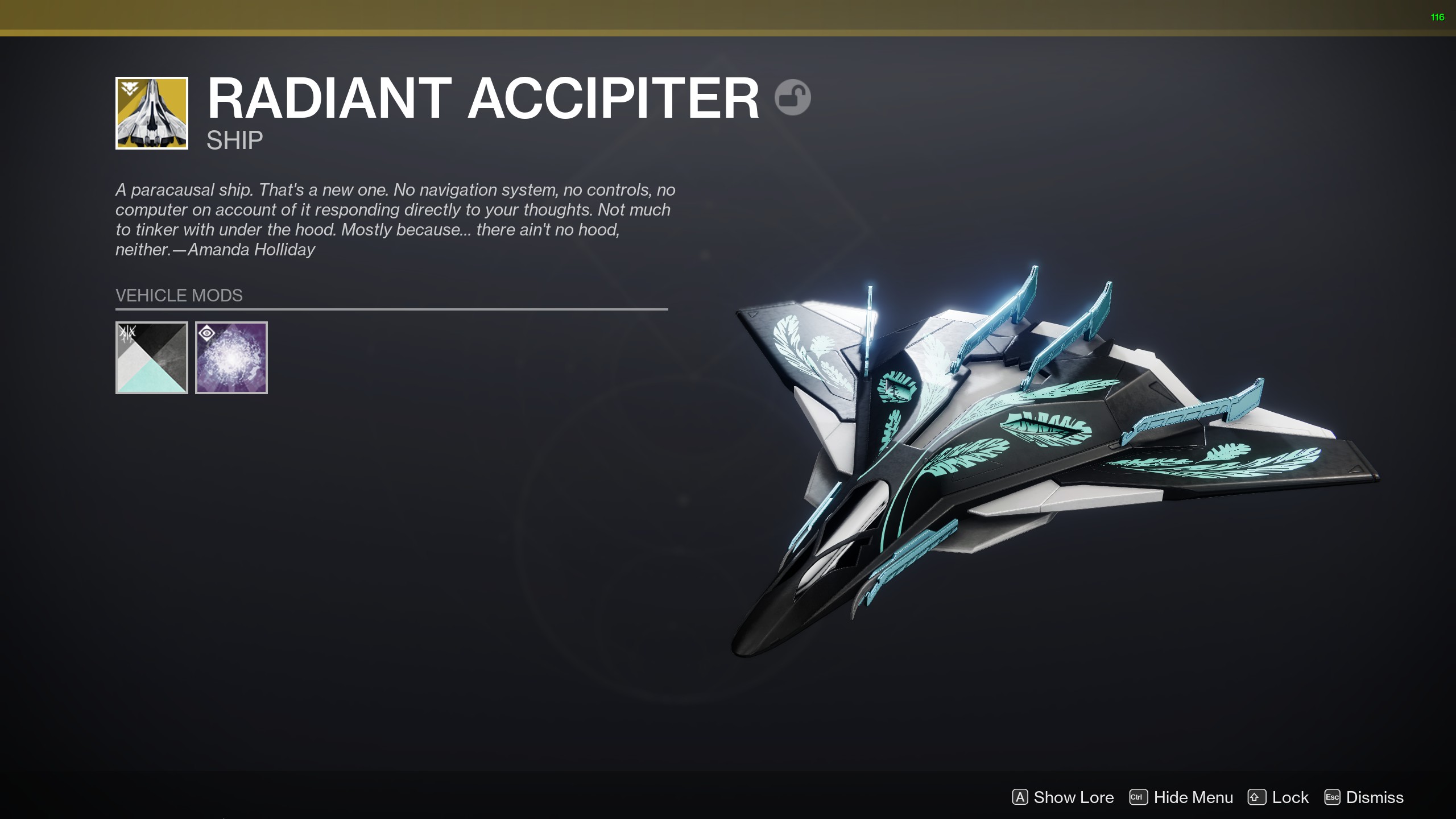Select the Vehicle Mods section header
Image resolution: width=1456 pixels, height=819 pixels.
178,295
